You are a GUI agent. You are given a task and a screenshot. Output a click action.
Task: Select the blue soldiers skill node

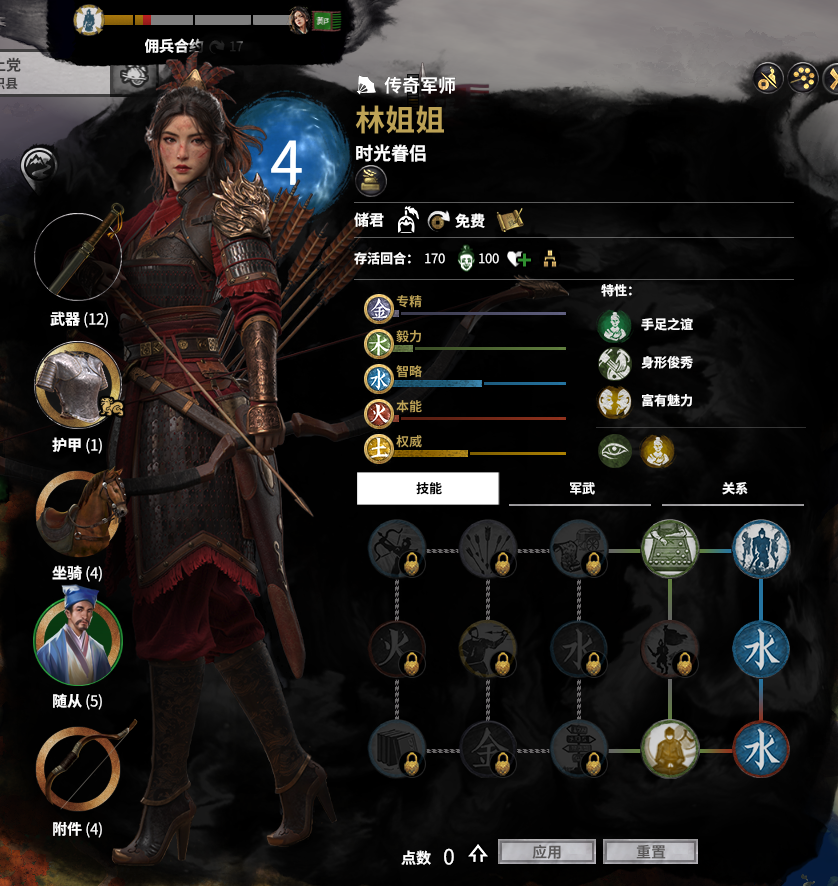tap(761, 550)
